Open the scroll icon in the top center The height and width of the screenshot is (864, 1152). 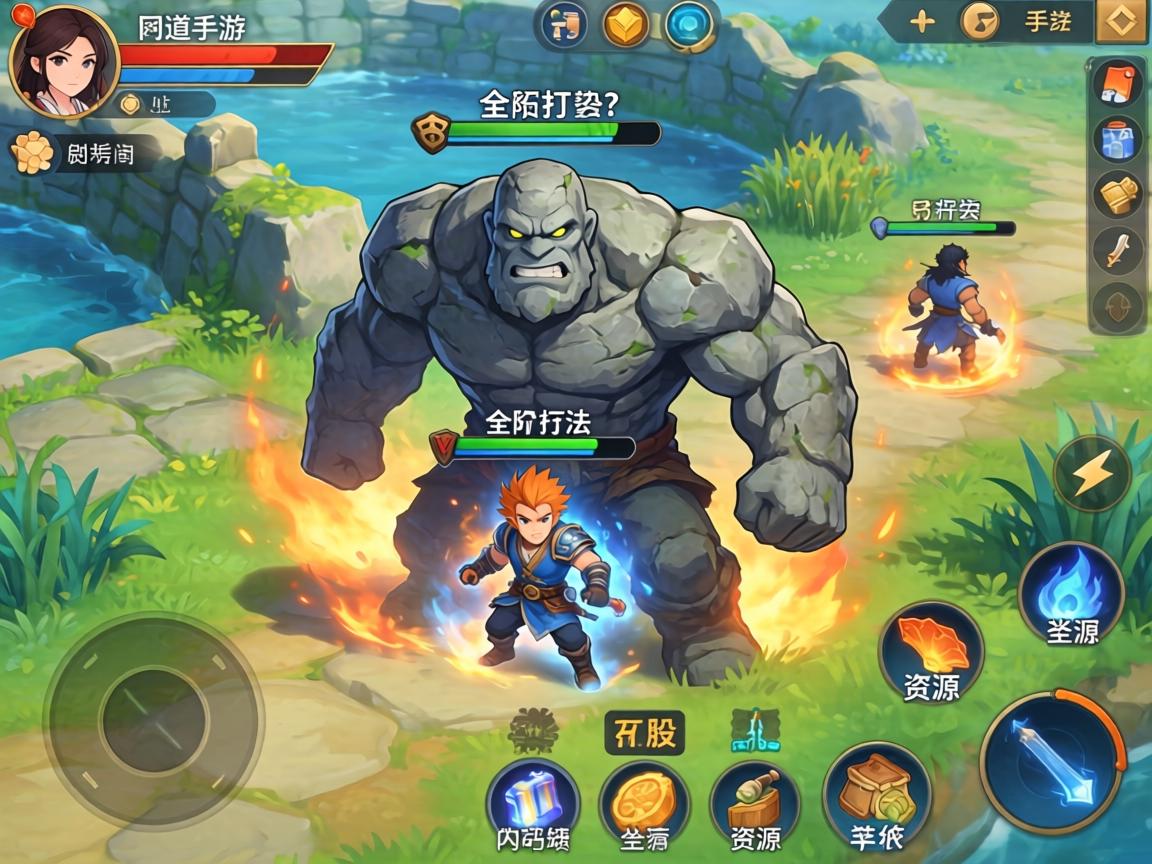[x=564, y=25]
